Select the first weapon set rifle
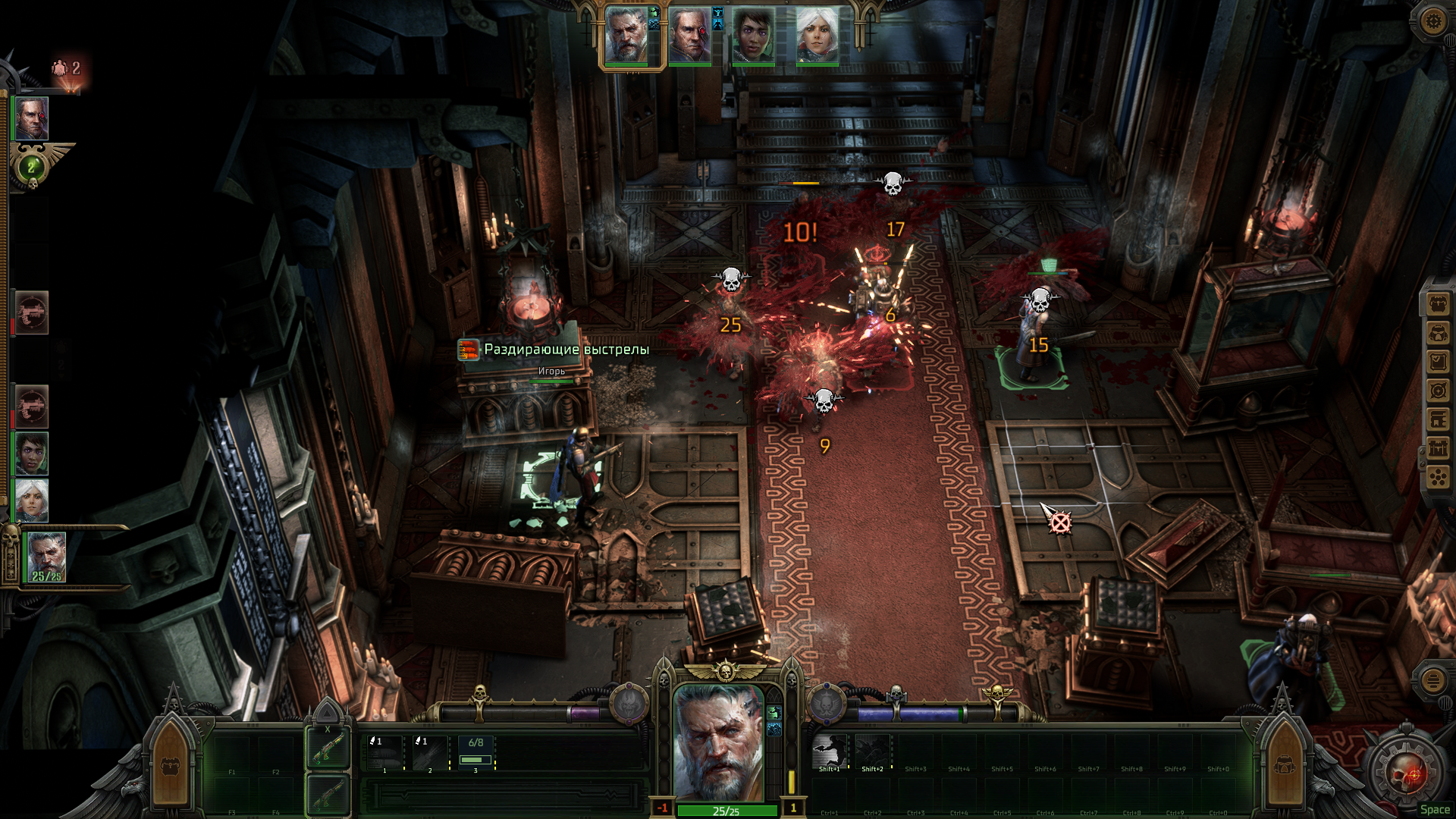 (328, 748)
